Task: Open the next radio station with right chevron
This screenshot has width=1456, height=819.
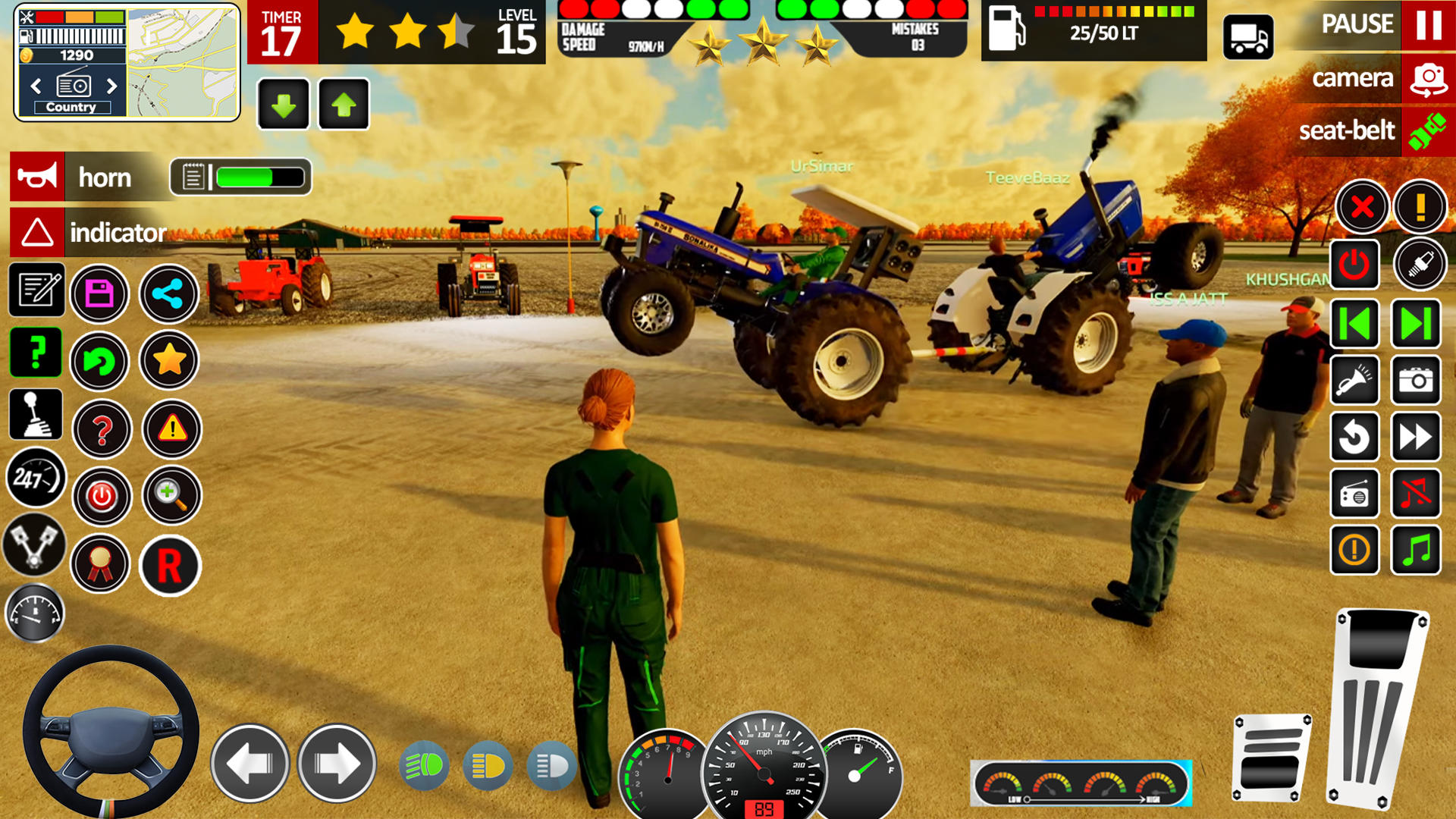Action: click(112, 86)
